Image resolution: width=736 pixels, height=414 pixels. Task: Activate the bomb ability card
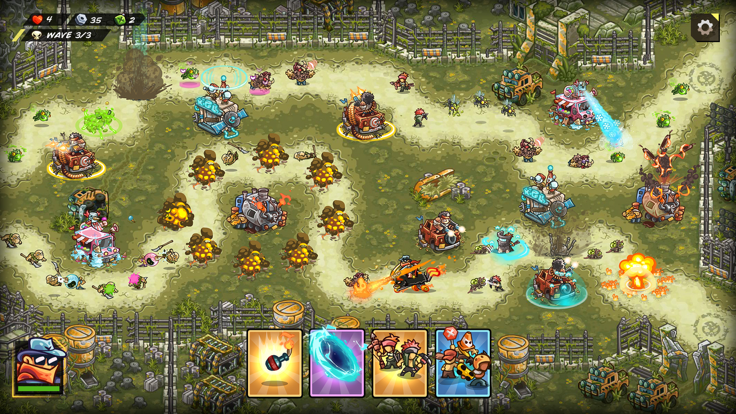275,363
